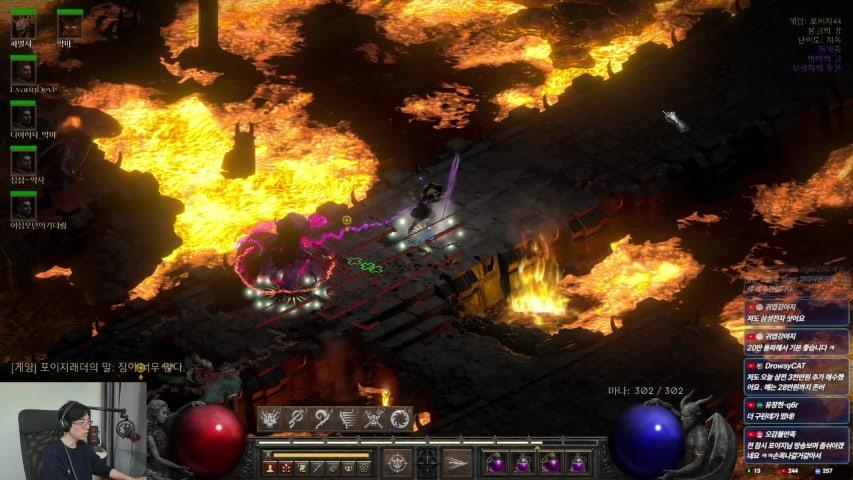
Task: Select the spiral swirl mini-panel icon
Action: click(400, 420)
